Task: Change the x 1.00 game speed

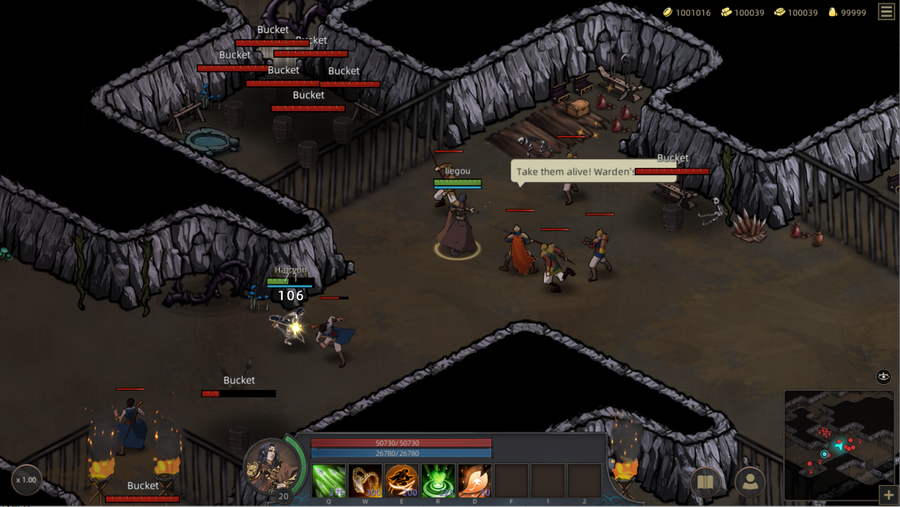Action: click(27, 480)
